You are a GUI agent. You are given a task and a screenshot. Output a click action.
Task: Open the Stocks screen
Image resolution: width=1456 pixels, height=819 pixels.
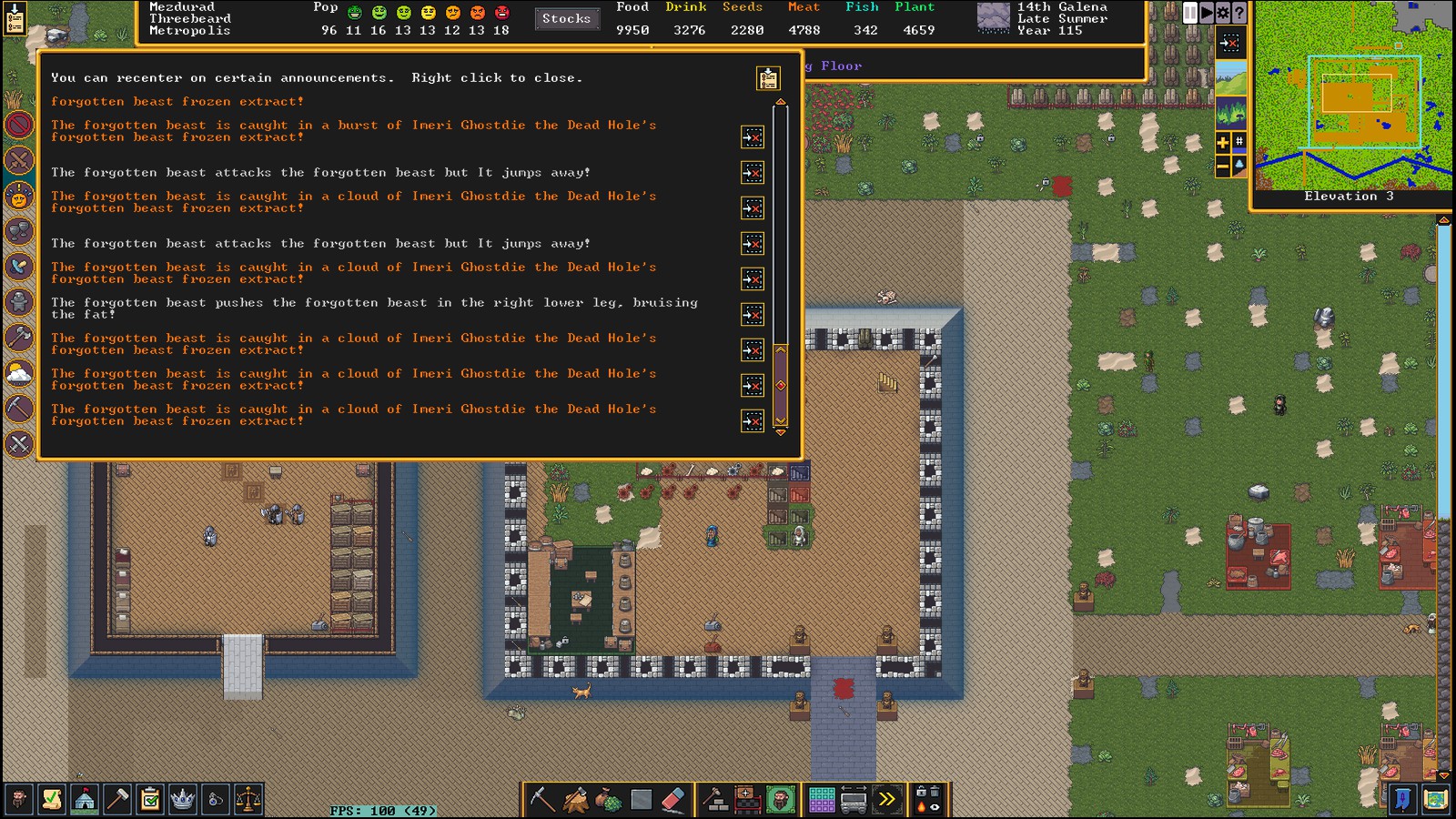point(566,18)
